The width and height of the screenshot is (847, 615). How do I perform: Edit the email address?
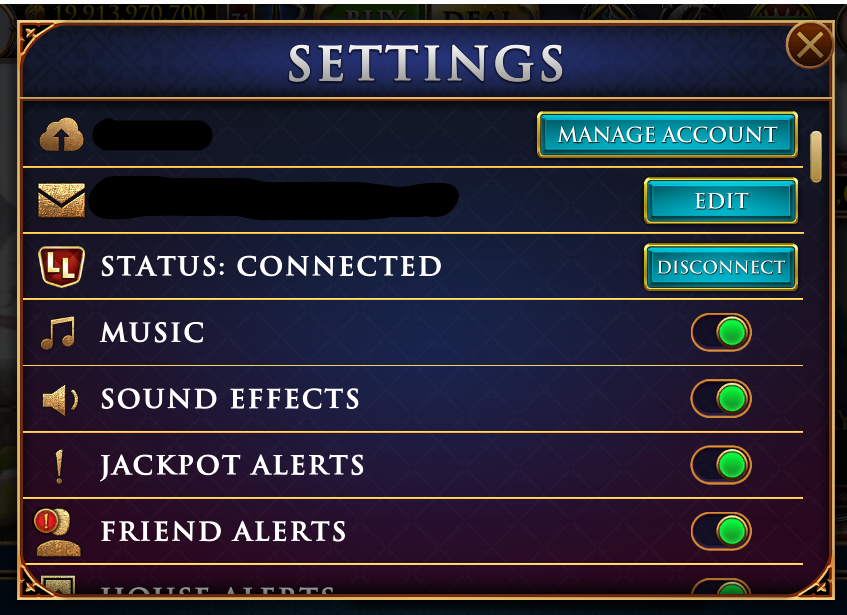pos(720,201)
